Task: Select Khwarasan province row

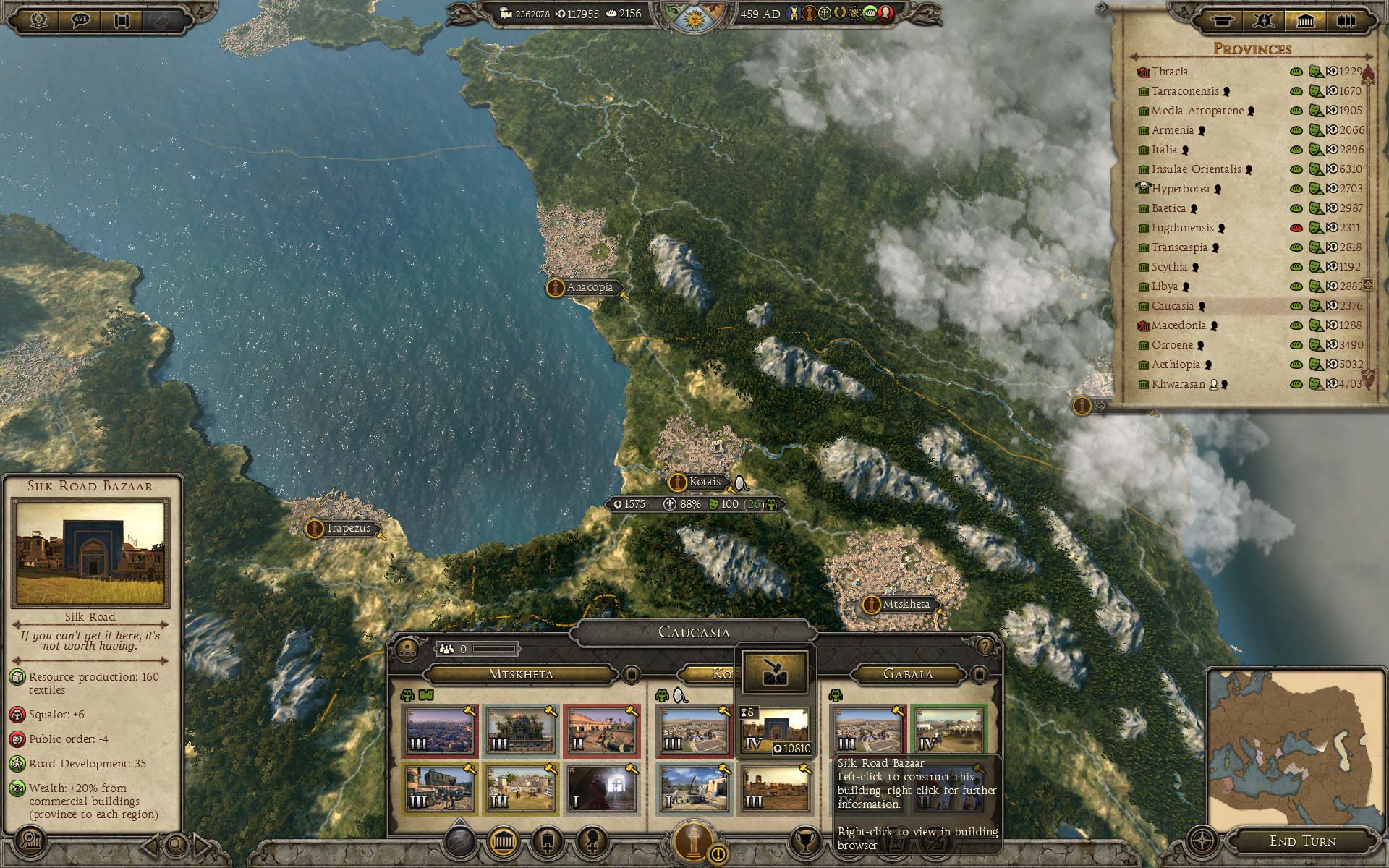Action: point(1178,384)
